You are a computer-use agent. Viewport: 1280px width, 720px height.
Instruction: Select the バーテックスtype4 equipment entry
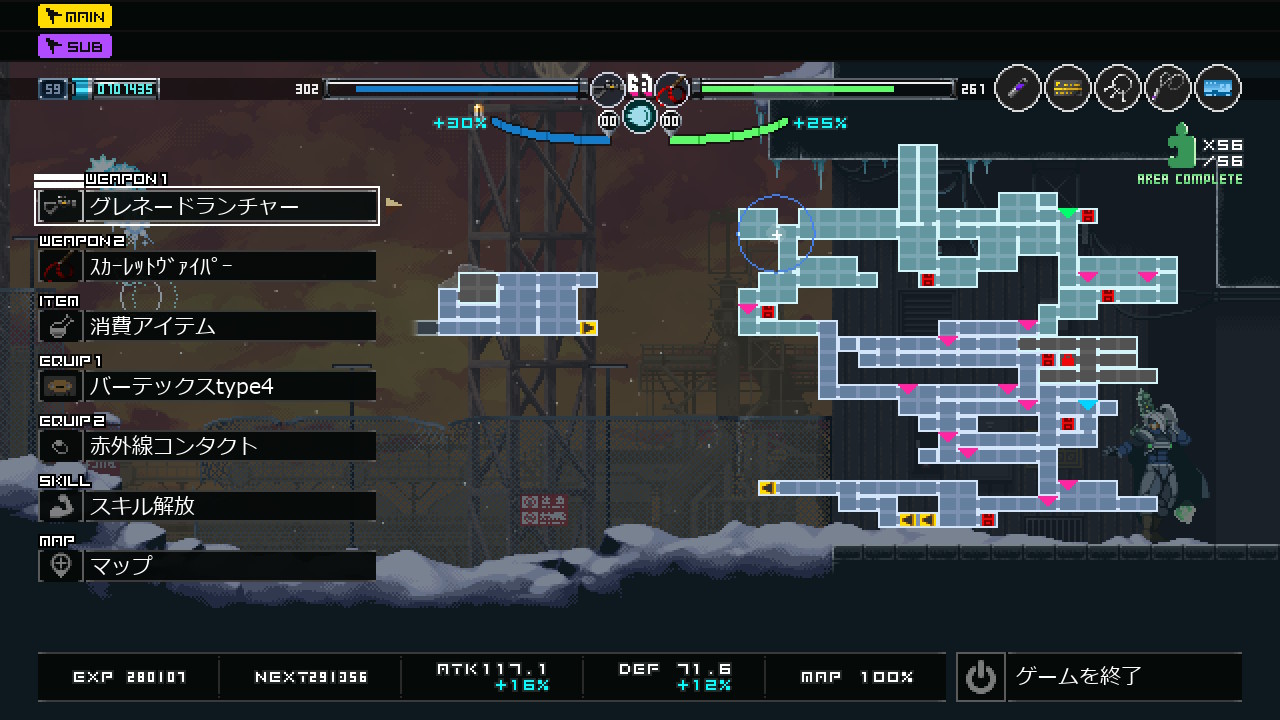coord(207,386)
